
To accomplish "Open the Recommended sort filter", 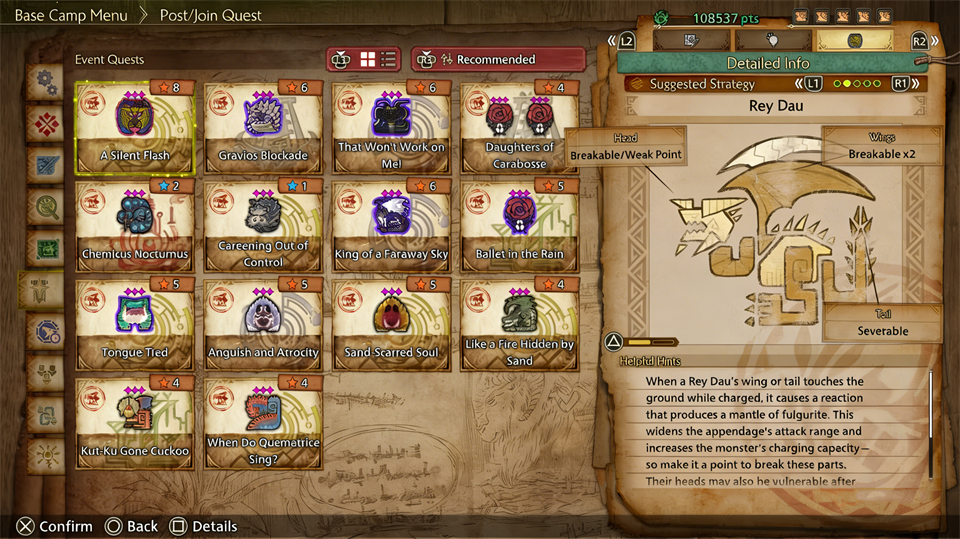I will tap(498, 59).
